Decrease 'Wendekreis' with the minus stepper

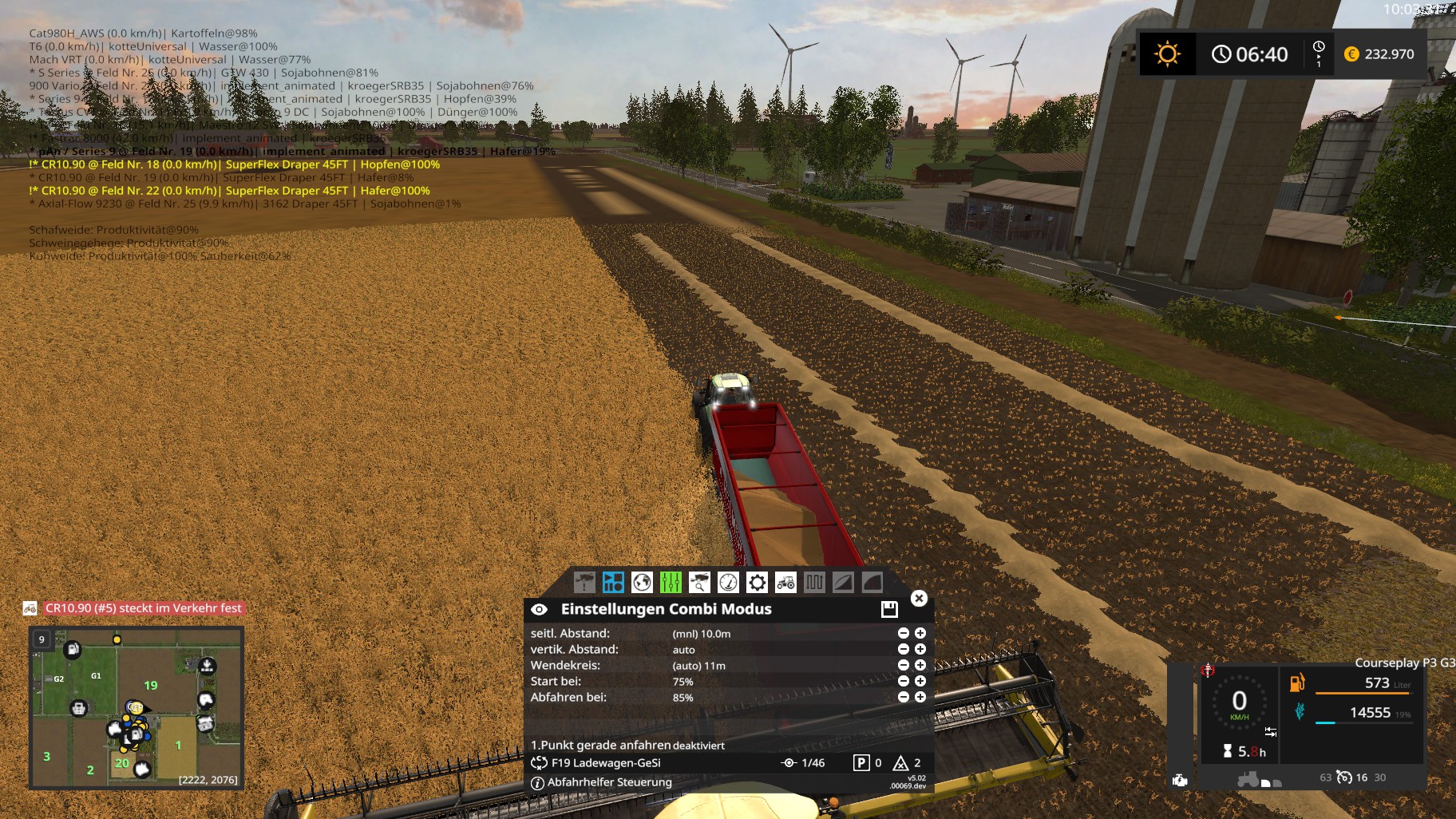click(904, 665)
